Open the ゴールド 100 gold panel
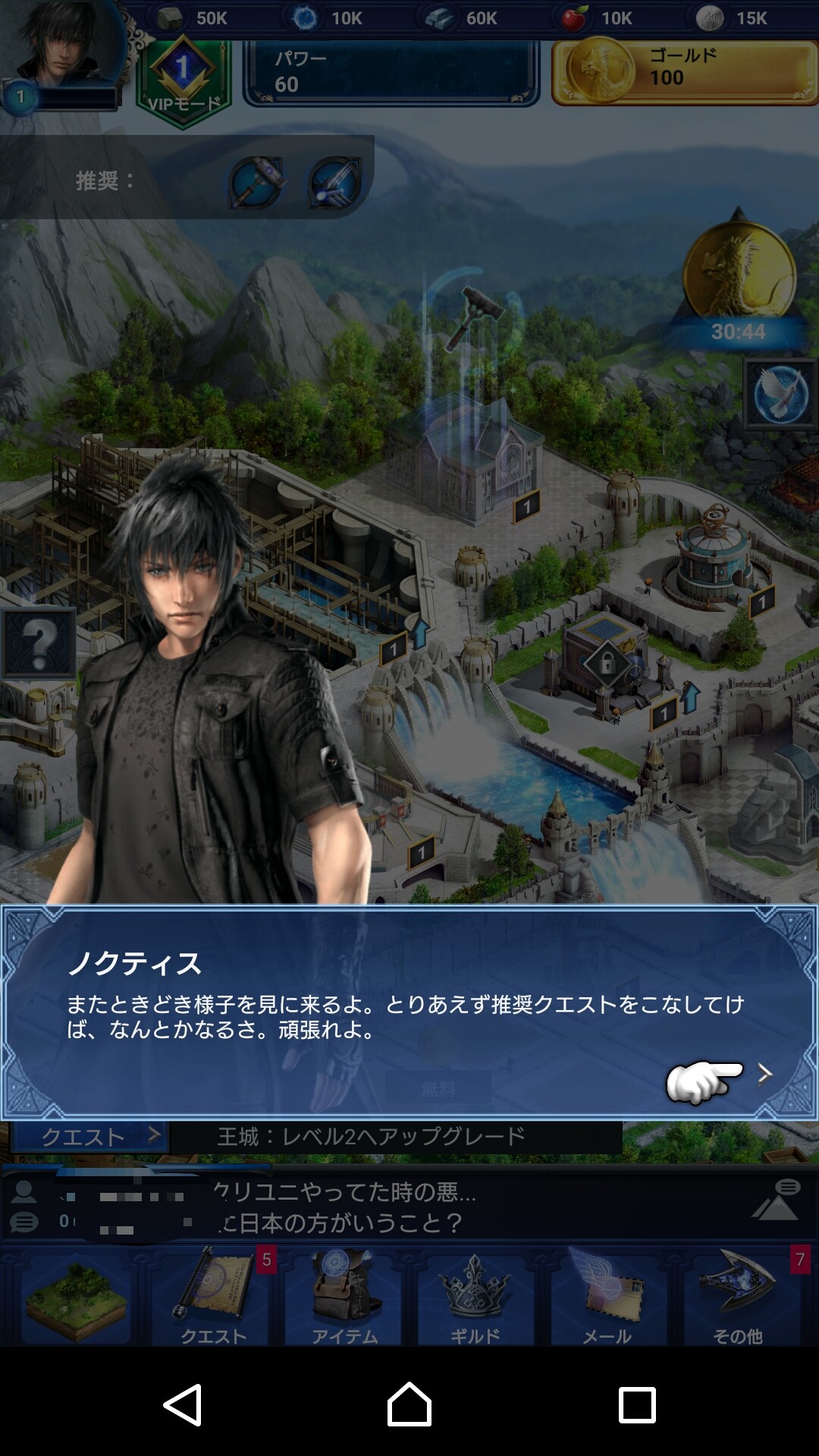The image size is (819, 1456). coord(684,73)
